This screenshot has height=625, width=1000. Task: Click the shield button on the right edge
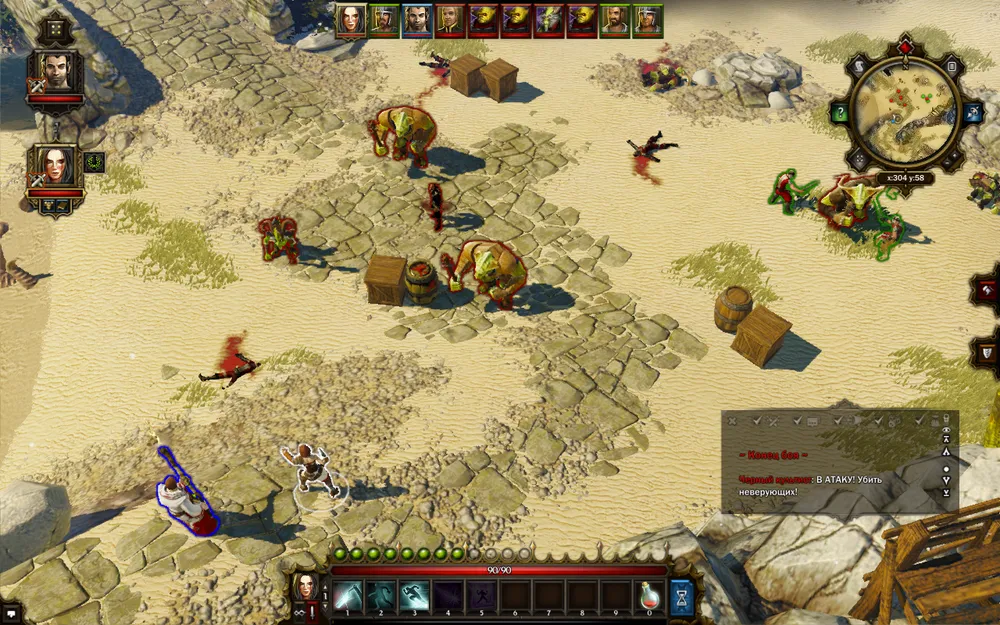point(988,352)
